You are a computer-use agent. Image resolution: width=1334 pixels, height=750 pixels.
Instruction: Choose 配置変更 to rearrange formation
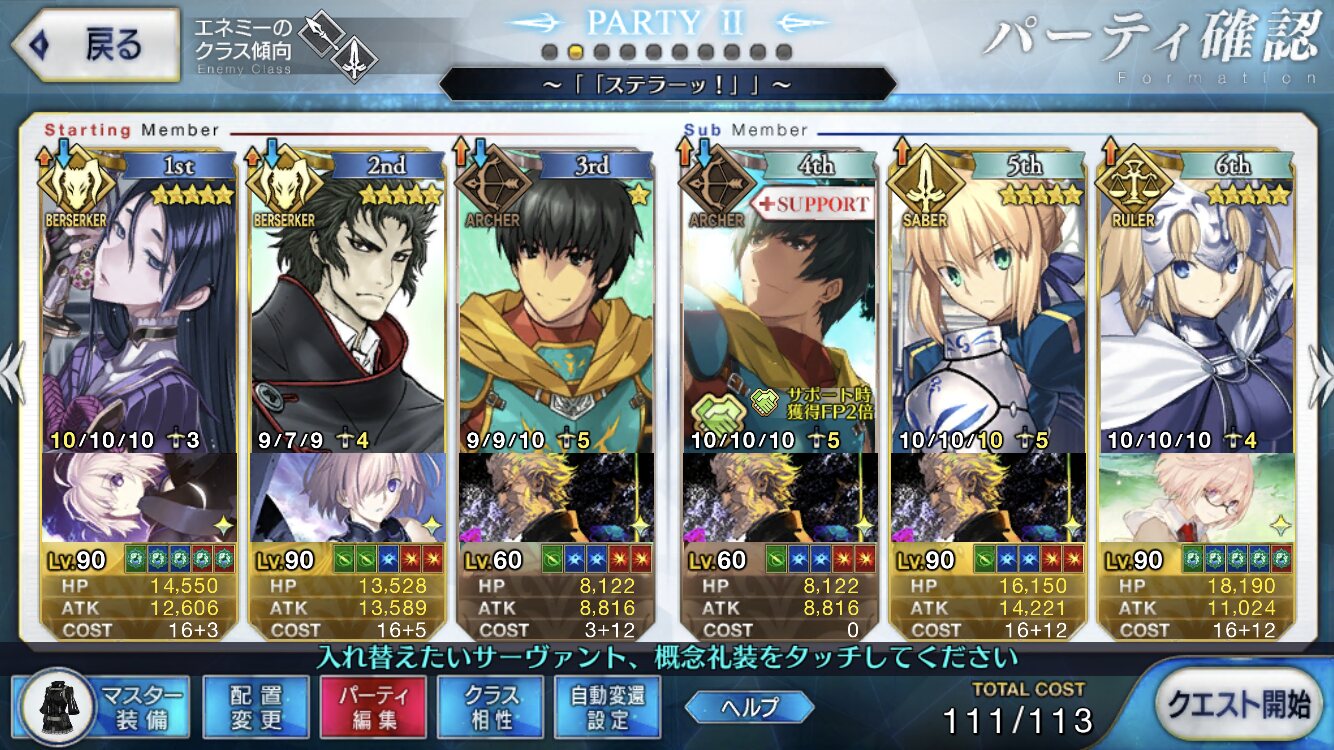[255, 706]
